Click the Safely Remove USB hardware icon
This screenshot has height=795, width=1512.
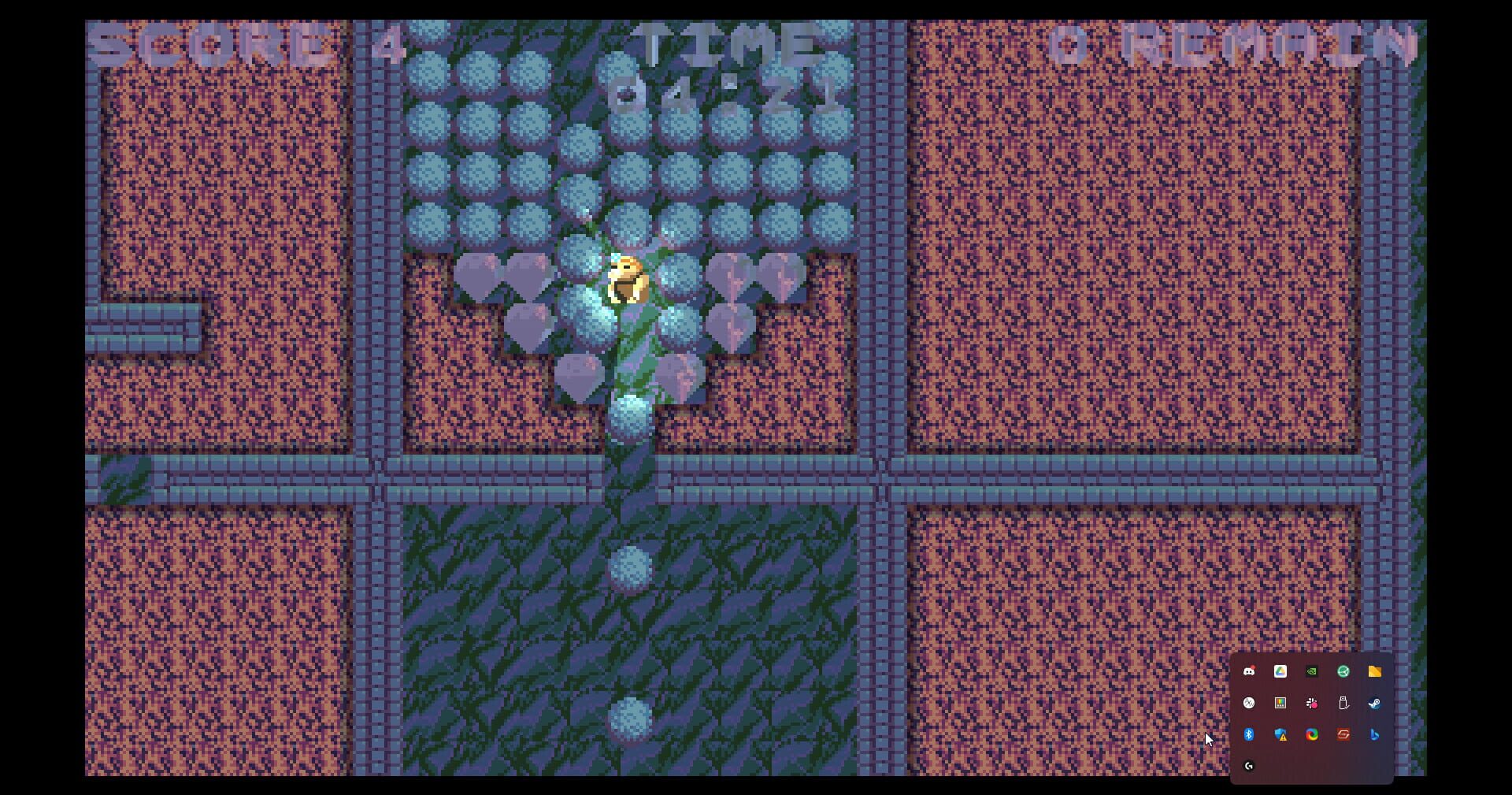(x=1343, y=703)
